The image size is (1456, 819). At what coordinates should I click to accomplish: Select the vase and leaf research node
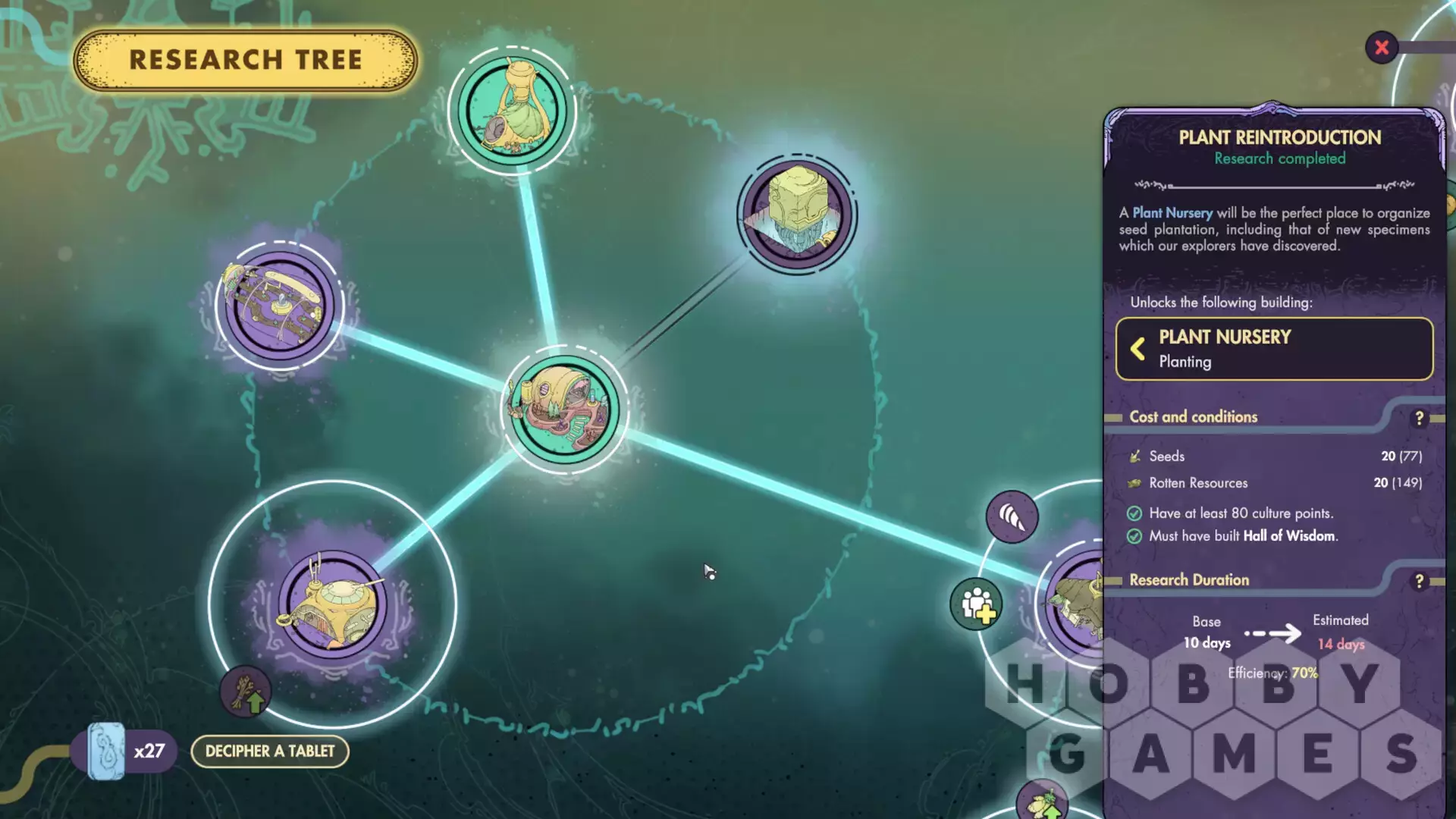click(x=513, y=111)
